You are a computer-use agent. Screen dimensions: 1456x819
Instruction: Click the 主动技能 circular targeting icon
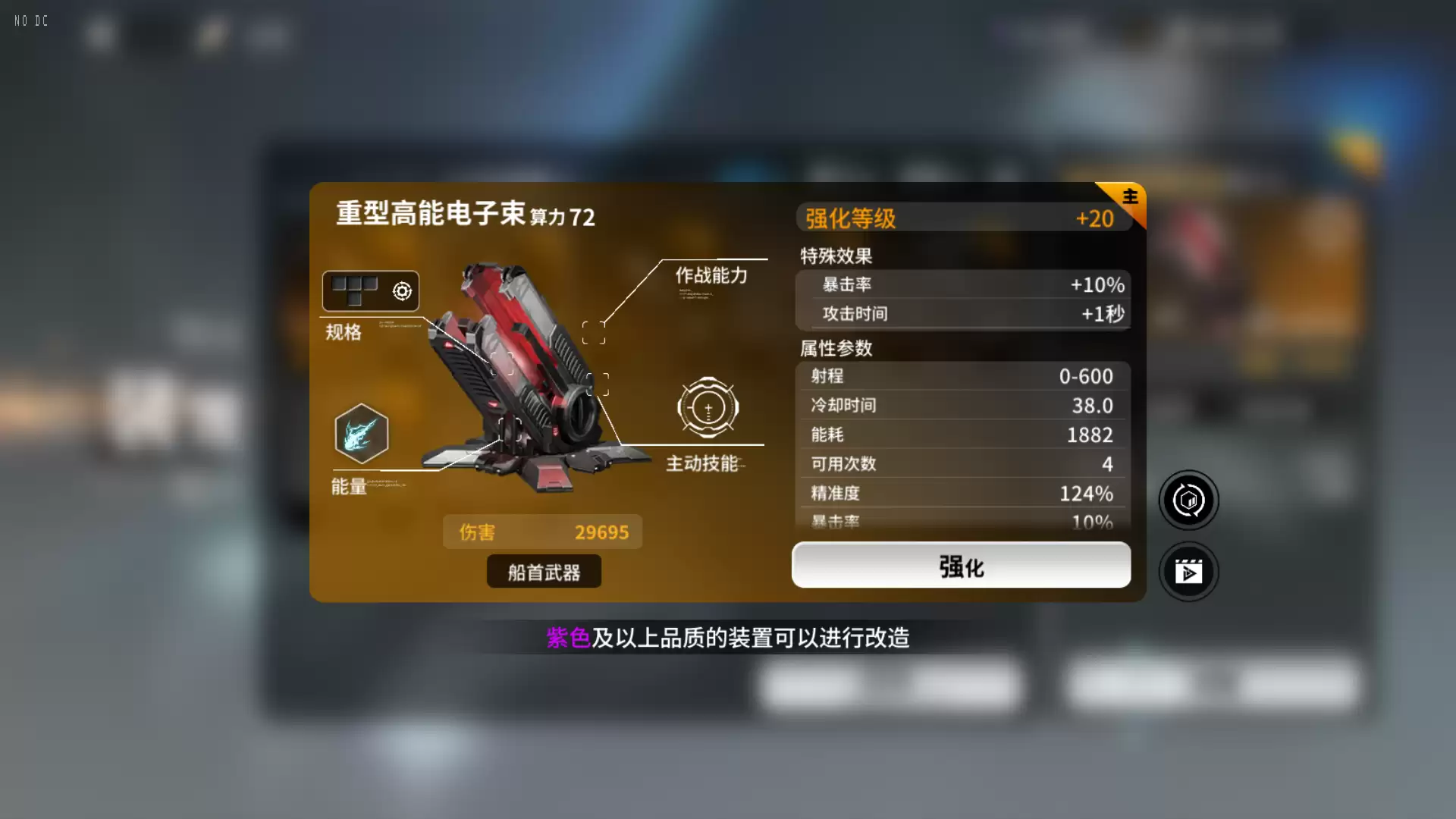pos(707,407)
